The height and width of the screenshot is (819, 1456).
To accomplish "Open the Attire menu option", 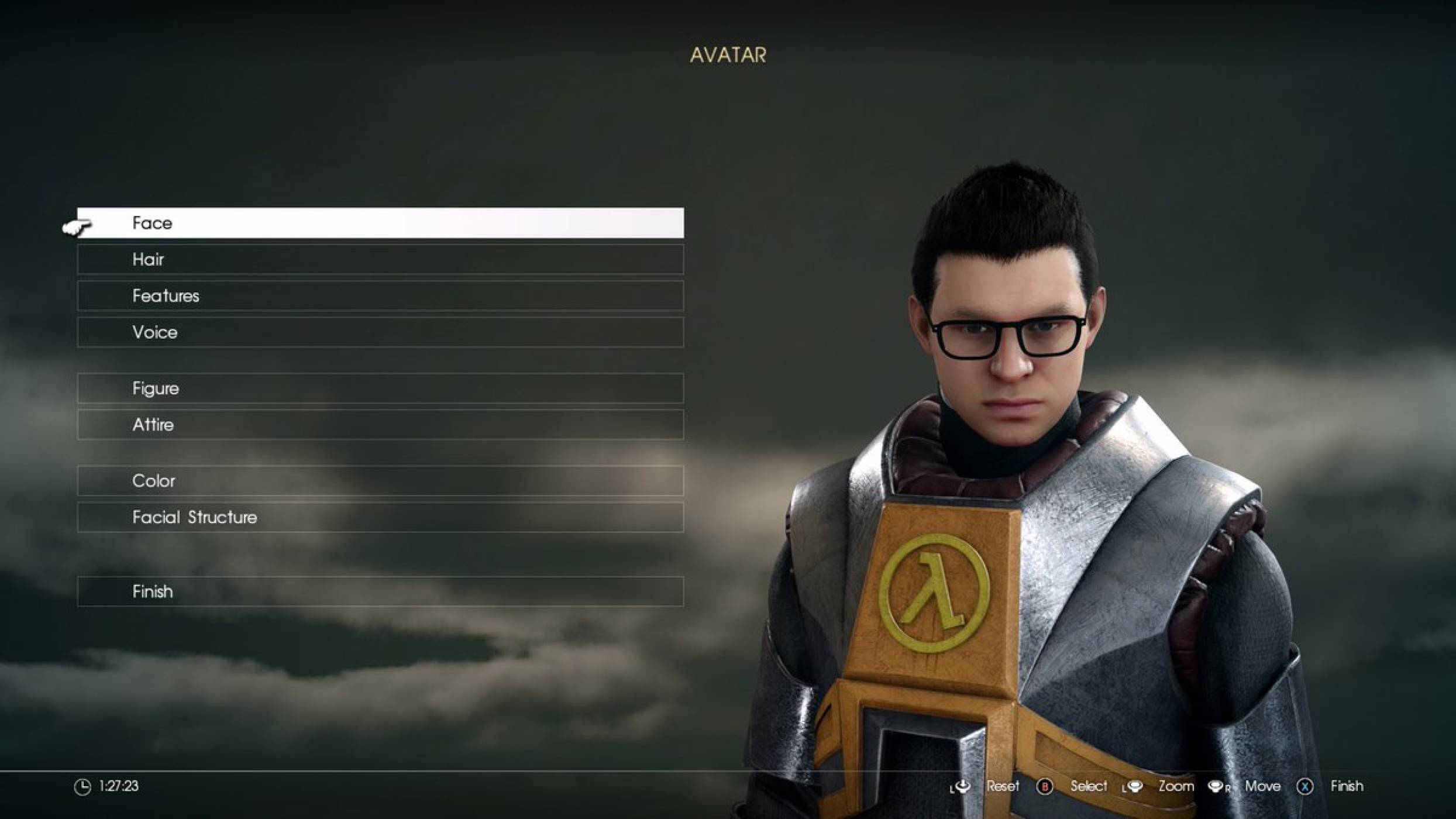I will 380,425.
